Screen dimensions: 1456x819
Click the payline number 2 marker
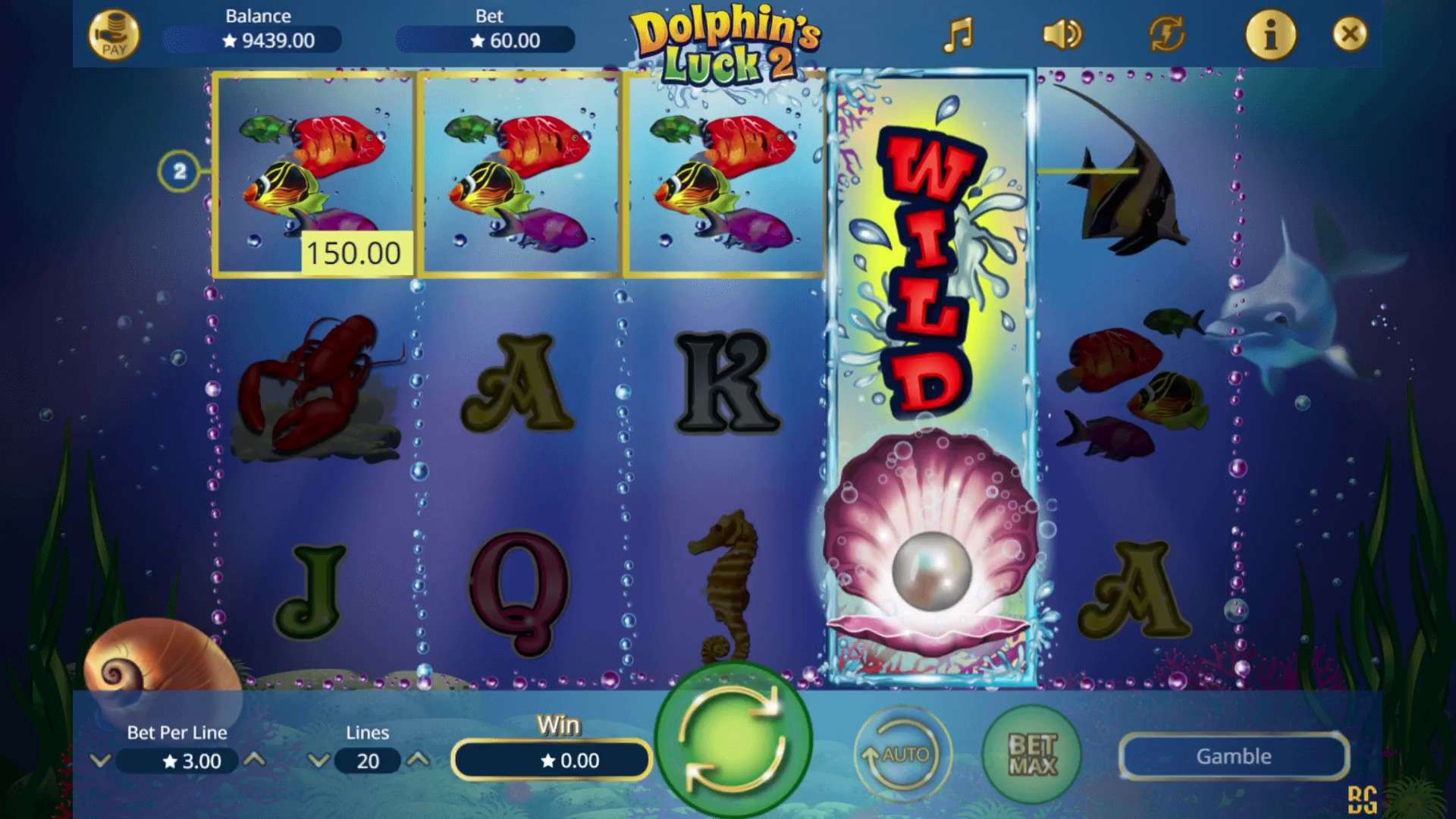pyautogui.click(x=180, y=170)
